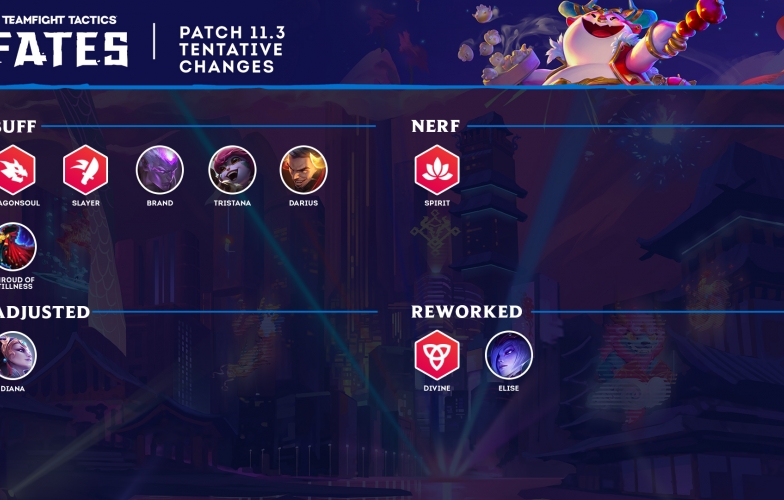Click the Elise champion portrait
The width and height of the screenshot is (784, 500).
pos(509,355)
